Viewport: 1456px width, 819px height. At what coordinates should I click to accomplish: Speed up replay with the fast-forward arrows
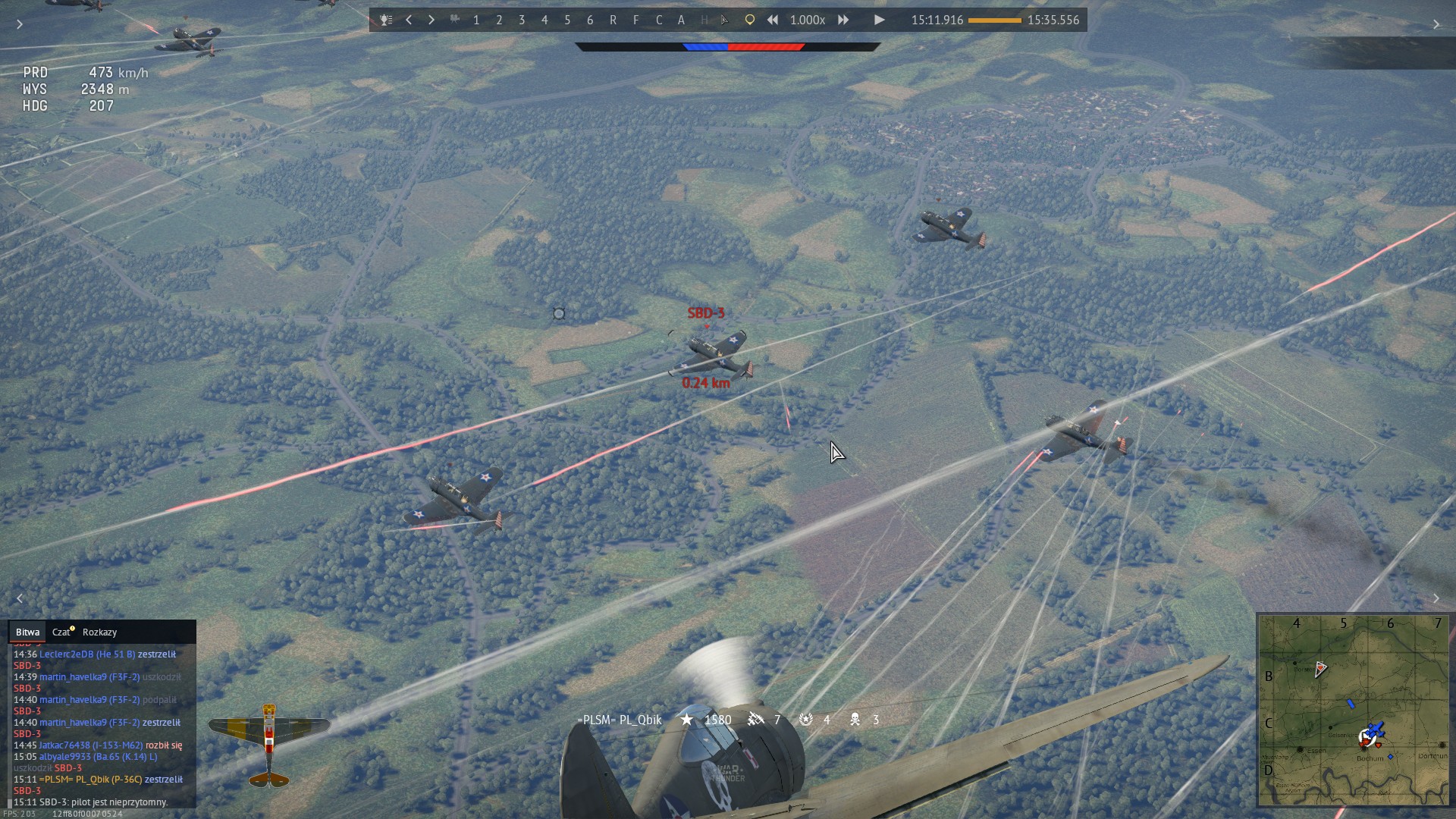click(x=843, y=20)
